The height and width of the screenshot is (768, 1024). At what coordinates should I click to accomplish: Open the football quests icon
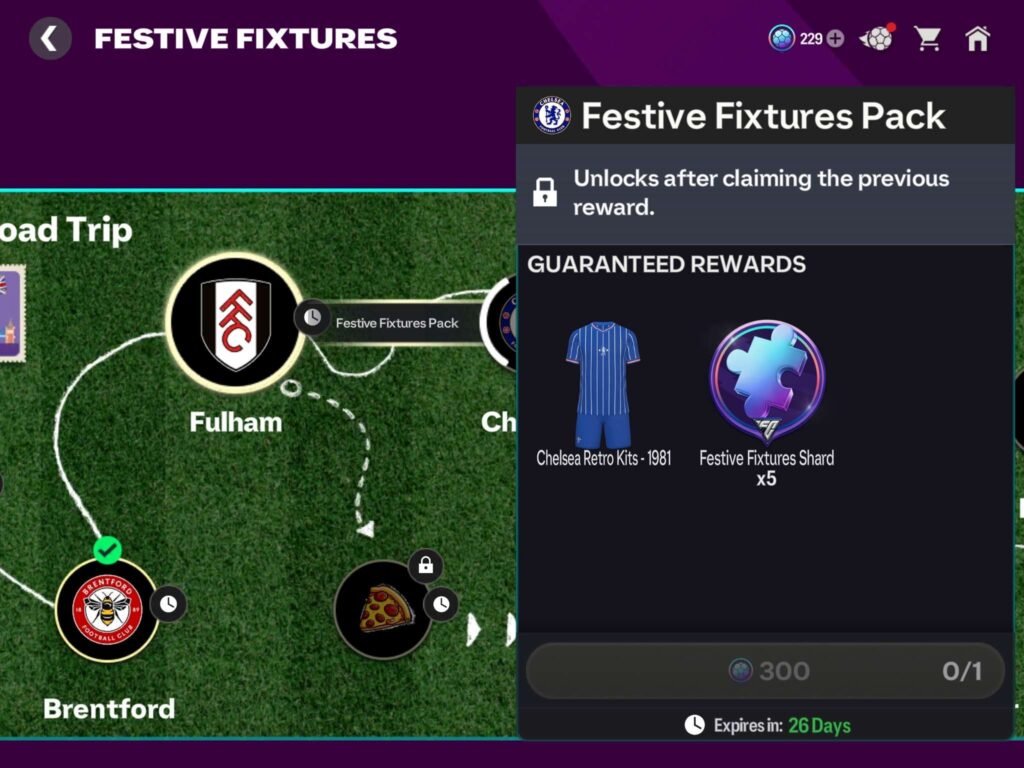tap(877, 39)
